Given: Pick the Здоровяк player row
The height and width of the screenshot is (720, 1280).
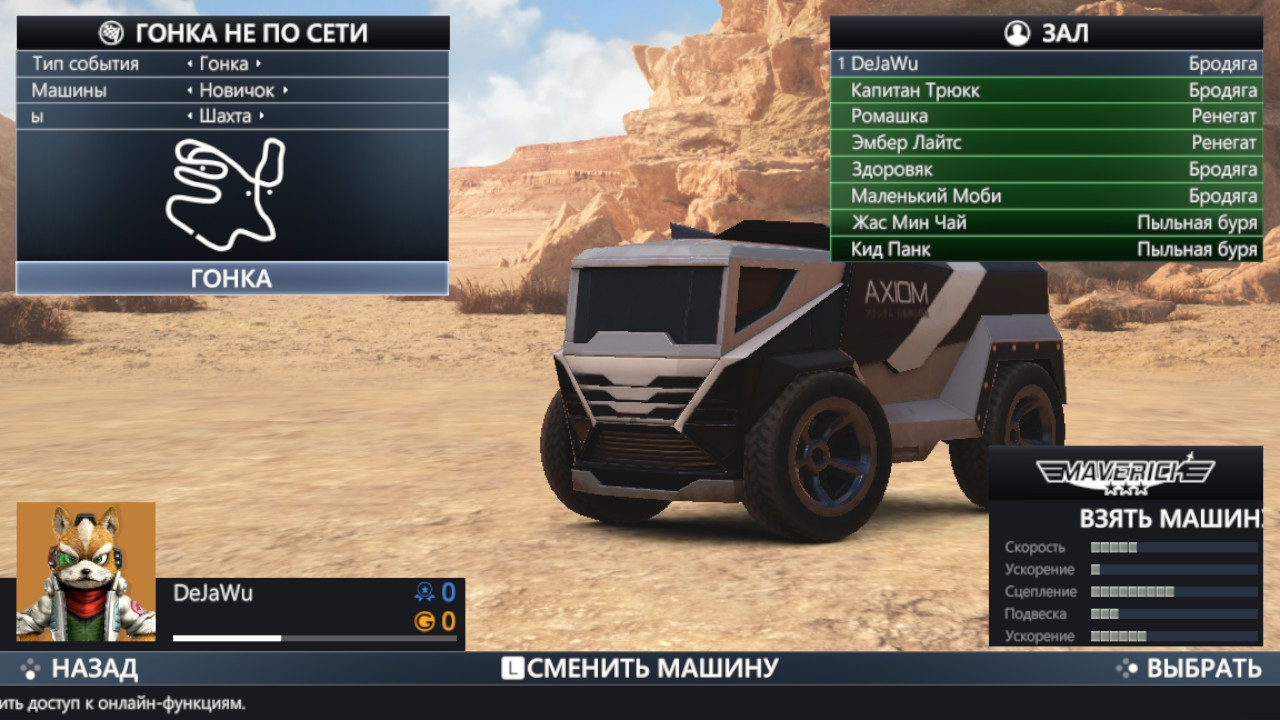Looking at the screenshot, I should pos(1046,169).
